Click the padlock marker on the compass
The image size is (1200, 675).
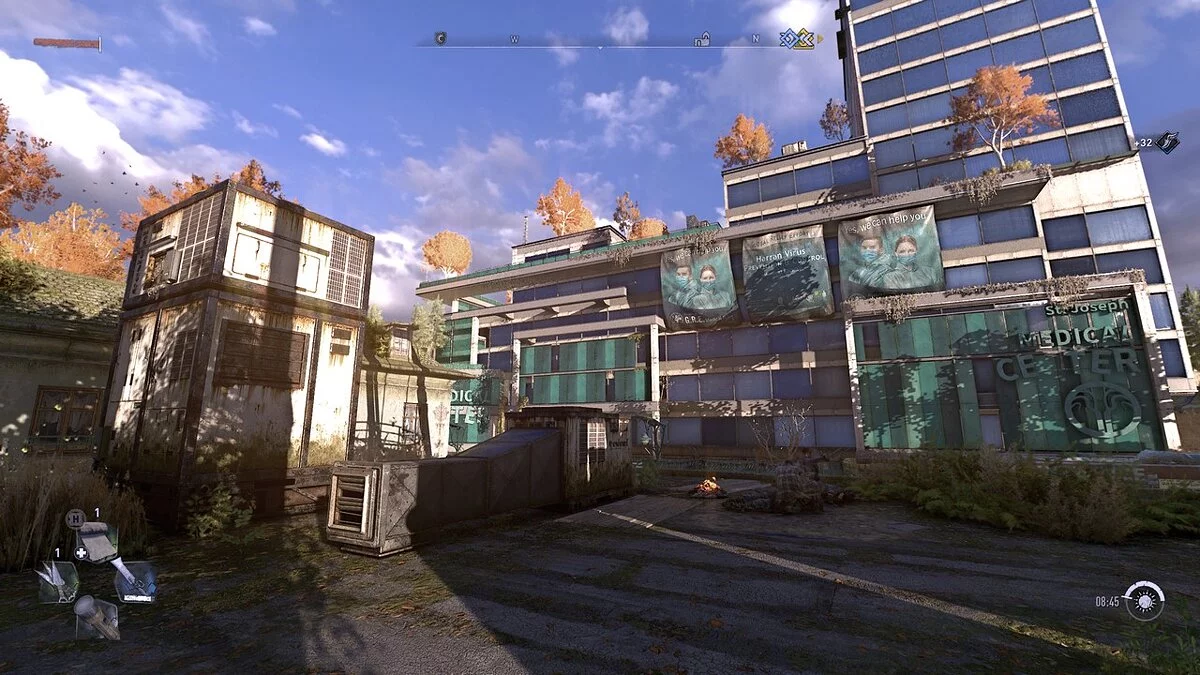pos(702,40)
